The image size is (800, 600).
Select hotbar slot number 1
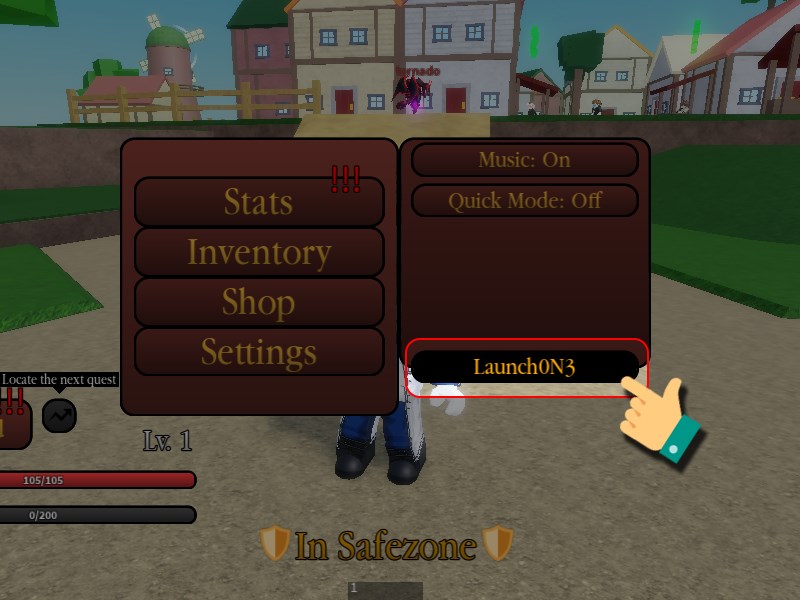(385, 590)
